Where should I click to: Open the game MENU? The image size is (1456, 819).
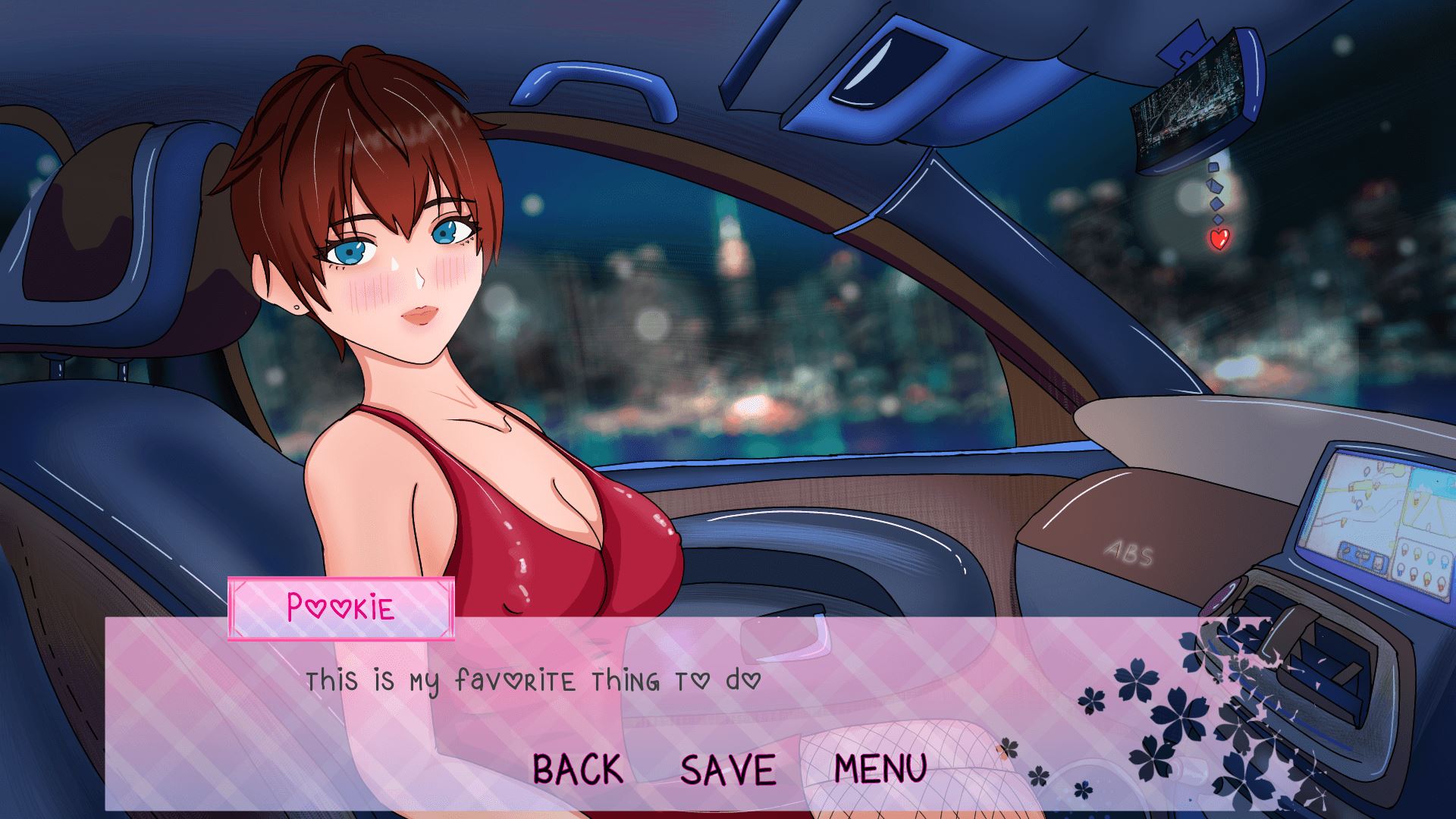(880, 768)
